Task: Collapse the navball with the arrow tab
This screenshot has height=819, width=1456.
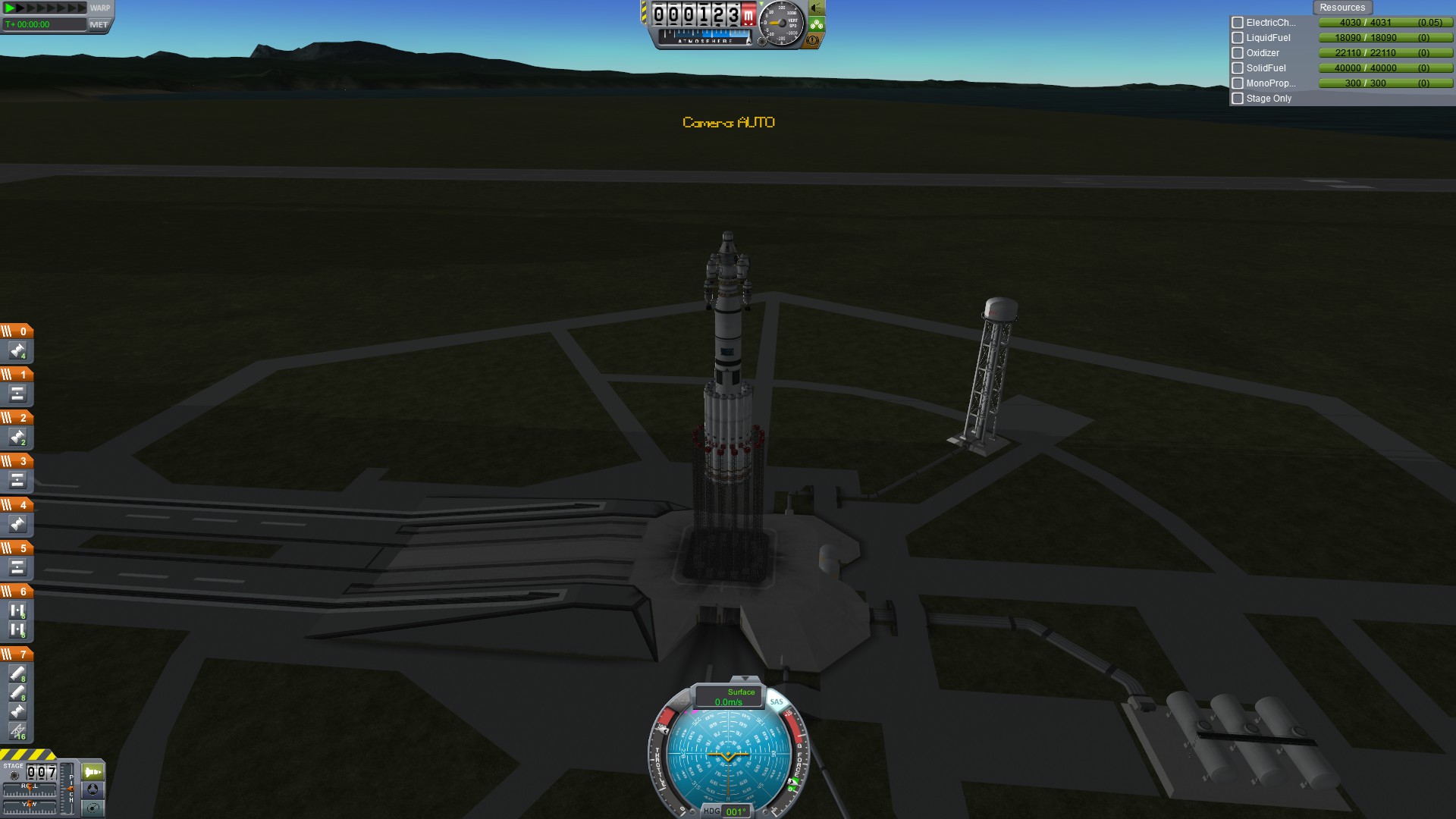Action: [745, 679]
